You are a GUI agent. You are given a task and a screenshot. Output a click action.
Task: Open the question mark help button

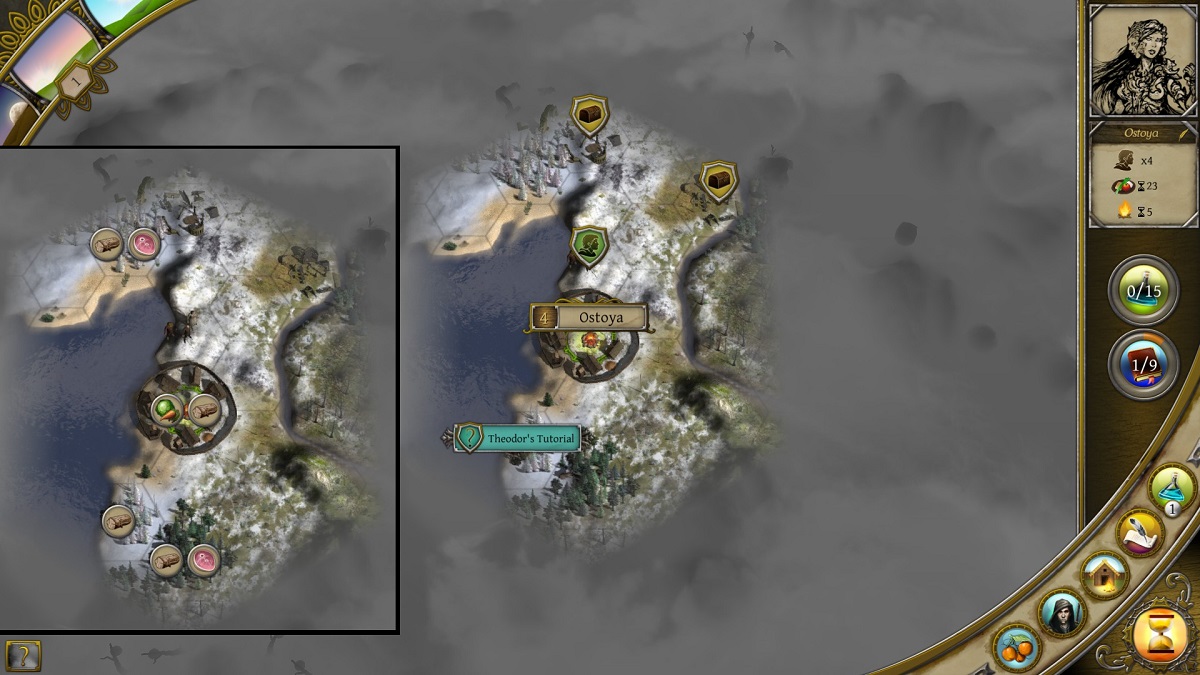[x=23, y=655]
